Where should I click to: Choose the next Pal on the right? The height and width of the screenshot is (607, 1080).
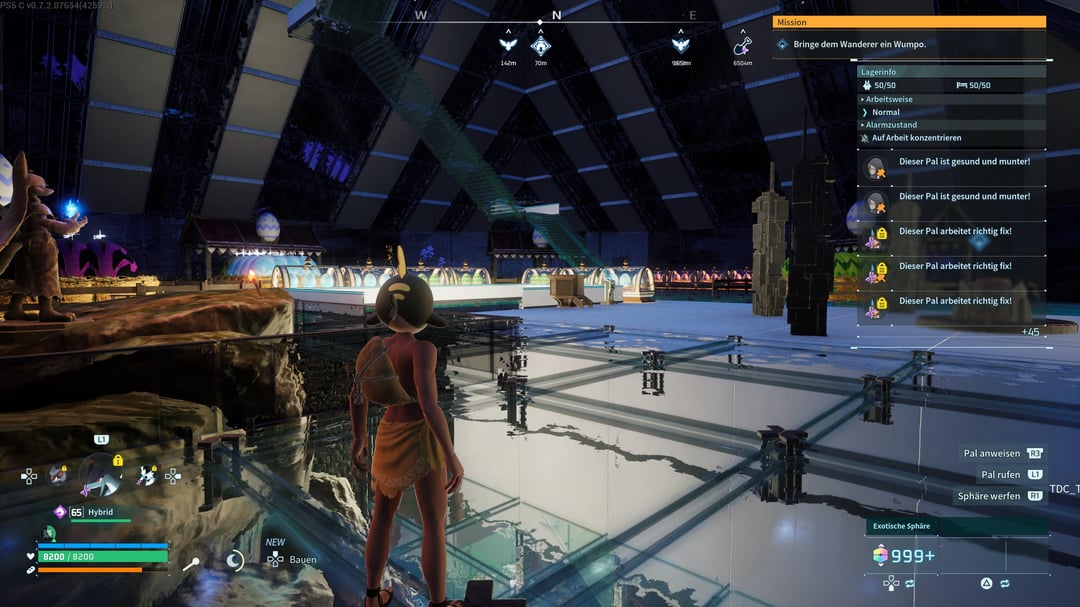[147, 476]
